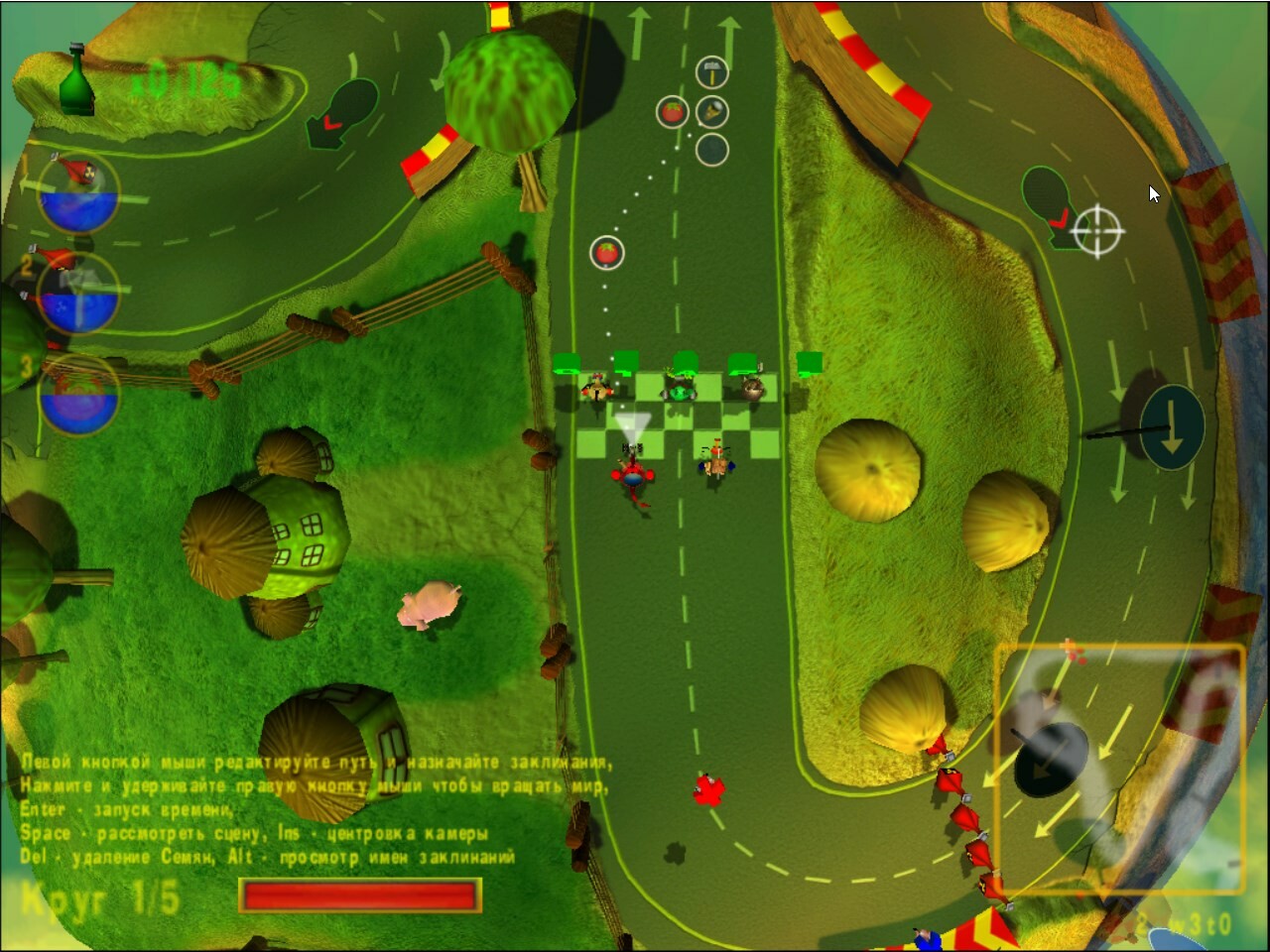1270x952 pixels.
Task: Click the second tomato icon further down the path
Action: tap(605, 253)
